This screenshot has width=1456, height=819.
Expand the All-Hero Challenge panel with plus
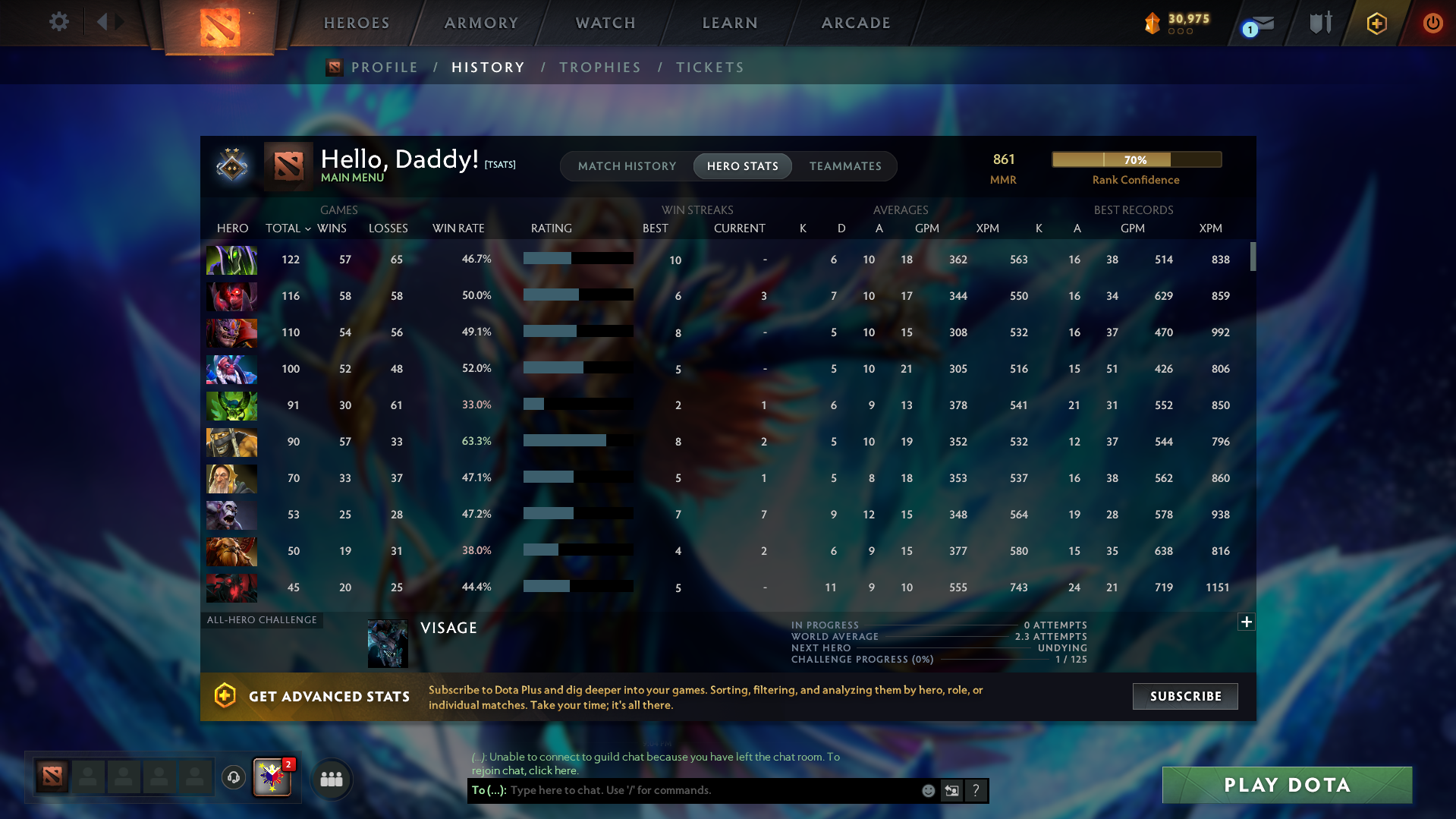[x=1246, y=622]
